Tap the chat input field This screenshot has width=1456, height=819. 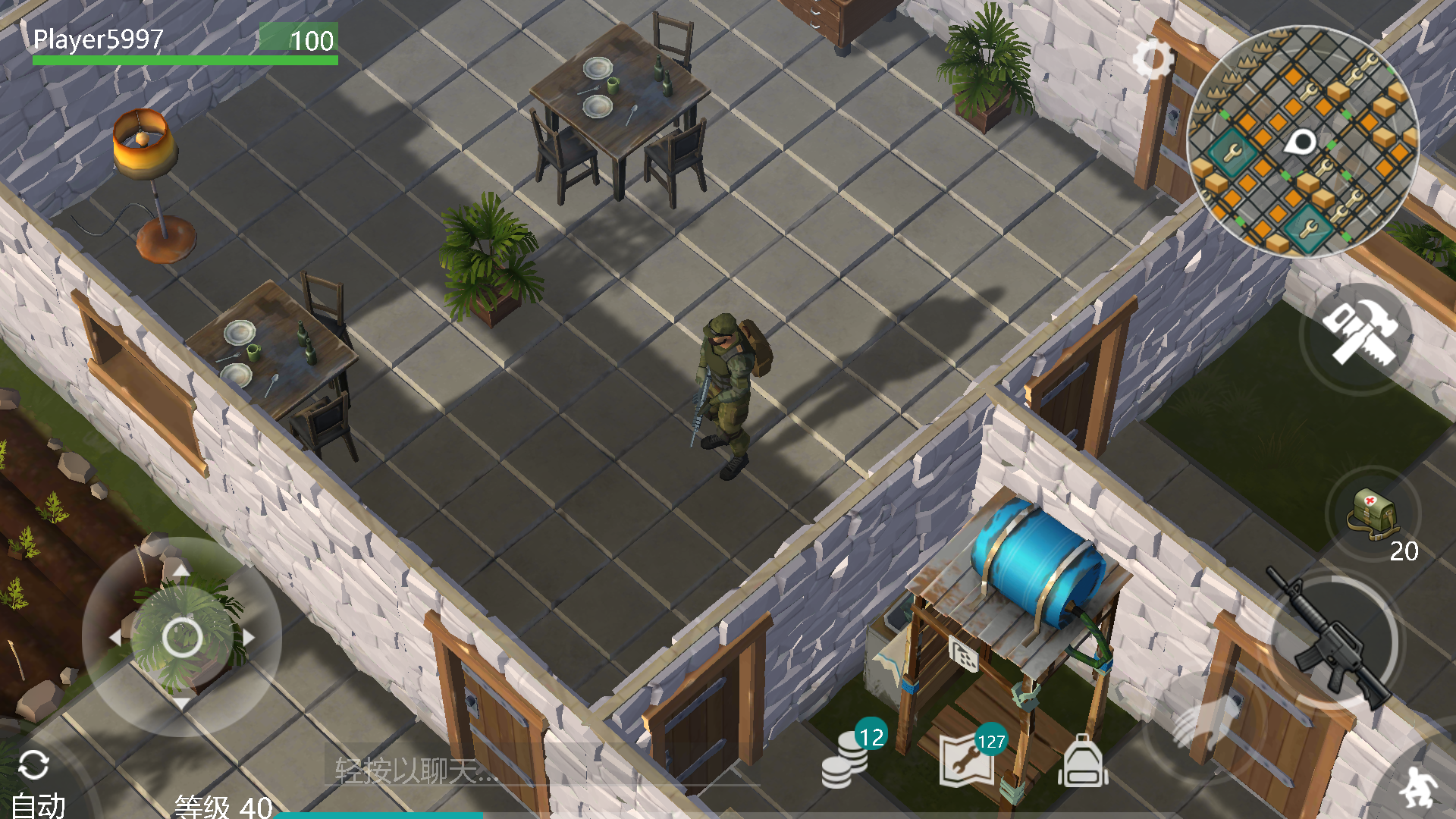(455, 770)
